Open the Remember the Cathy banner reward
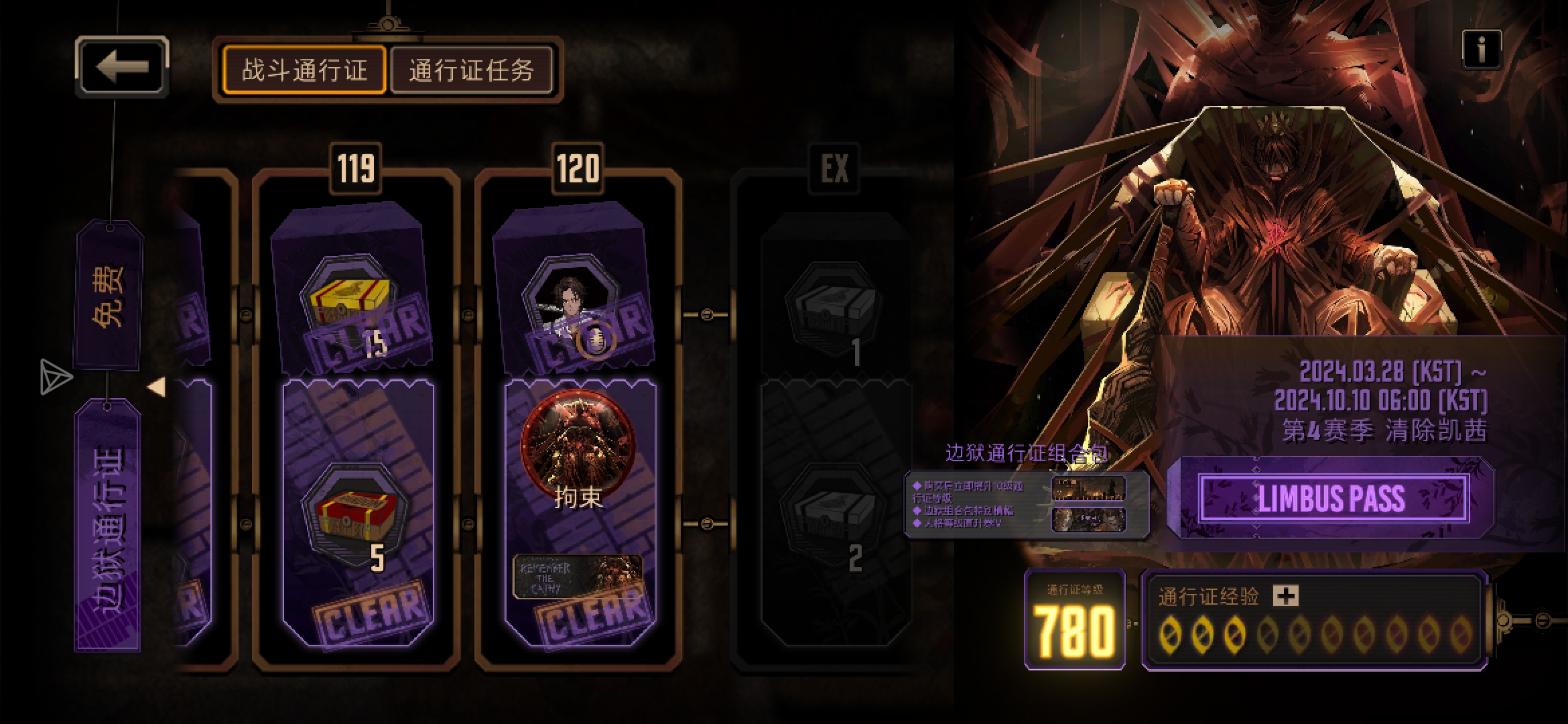The width and height of the screenshot is (1568, 724). tap(578, 577)
